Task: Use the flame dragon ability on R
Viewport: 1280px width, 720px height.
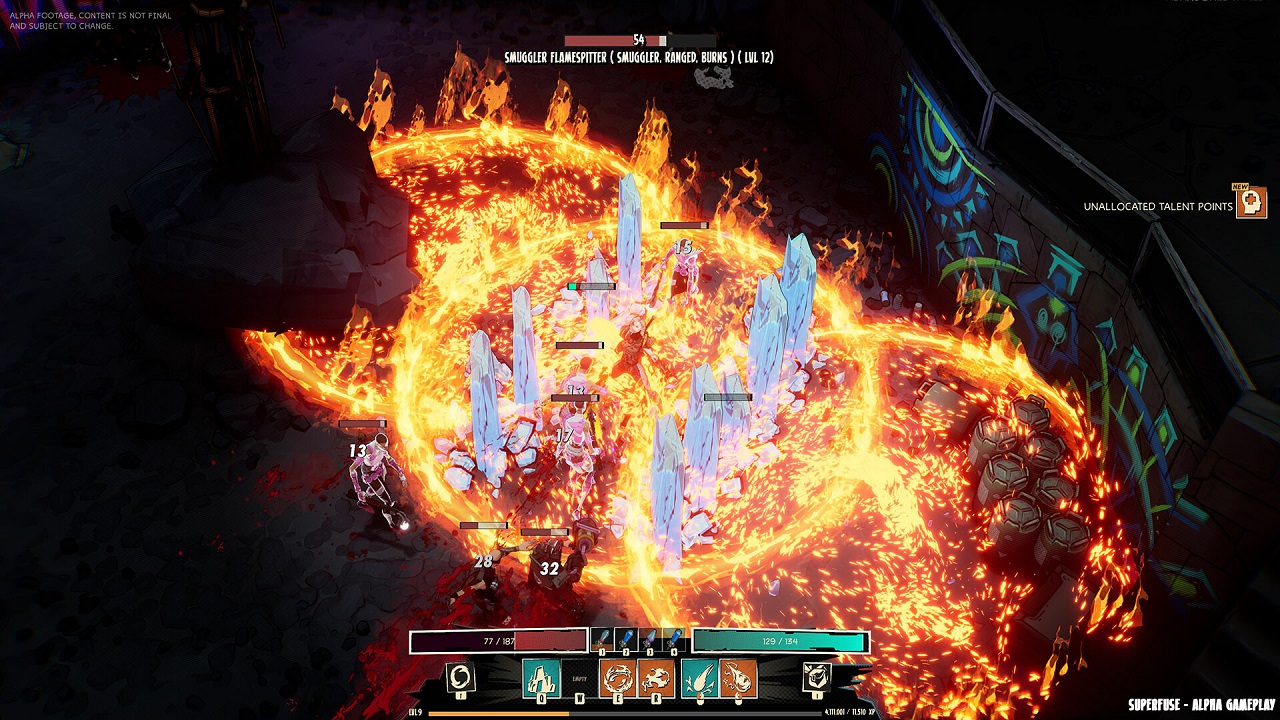Action: (655, 679)
